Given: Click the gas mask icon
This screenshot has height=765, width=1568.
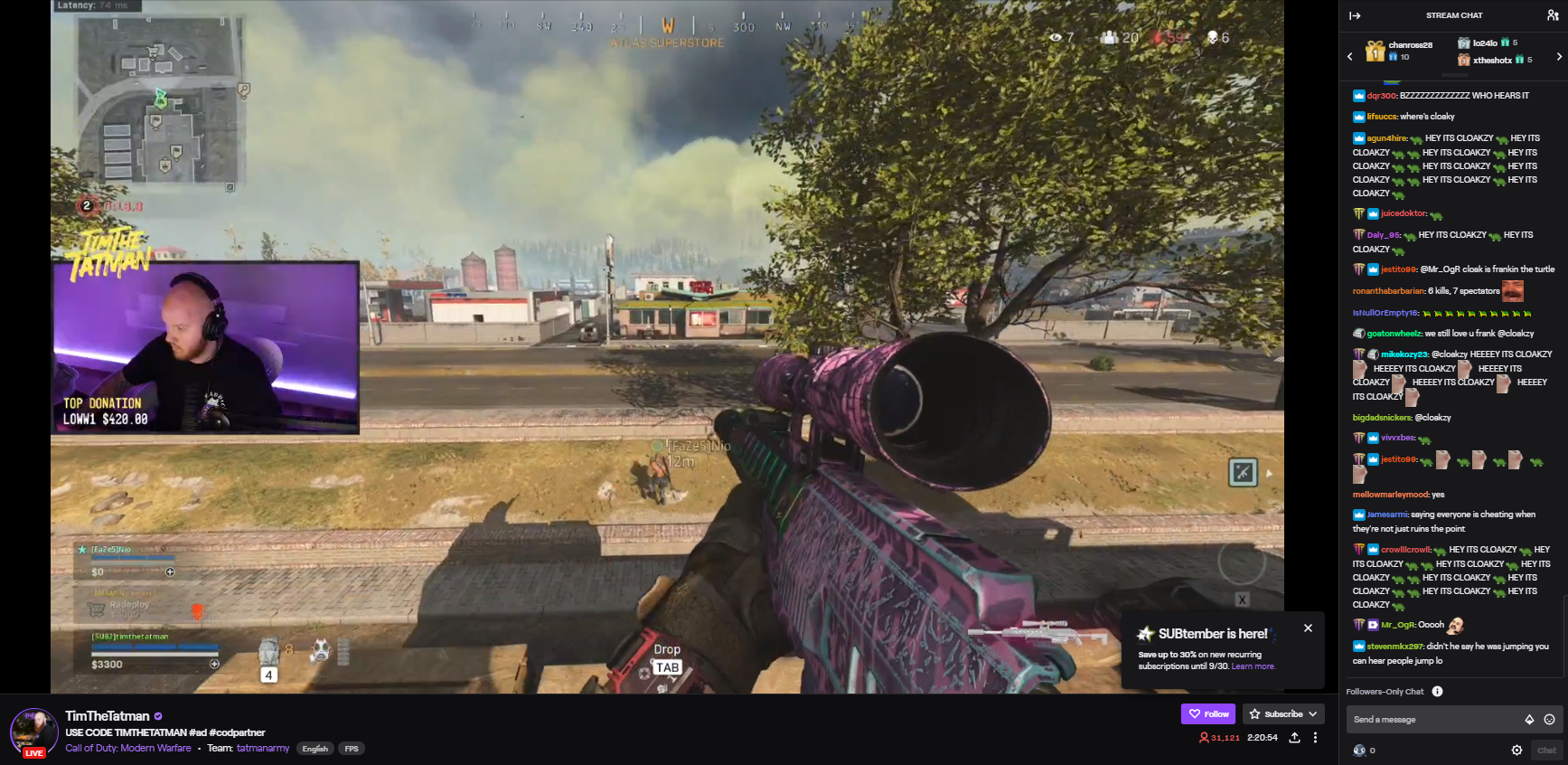Looking at the screenshot, I should (x=320, y=651).
